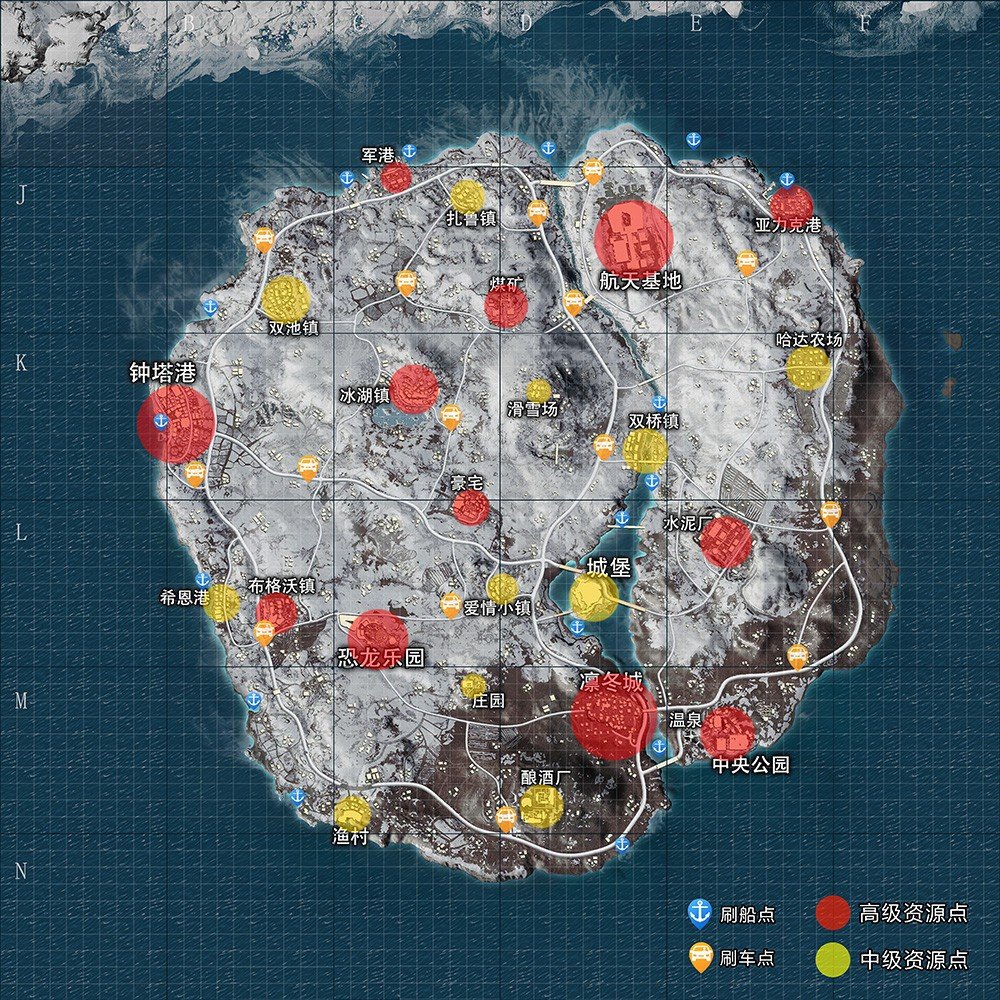Click the 城堡 yellow resource marker
The width and height of the screenshot is (1000, 1000).
tap(594, 596)
